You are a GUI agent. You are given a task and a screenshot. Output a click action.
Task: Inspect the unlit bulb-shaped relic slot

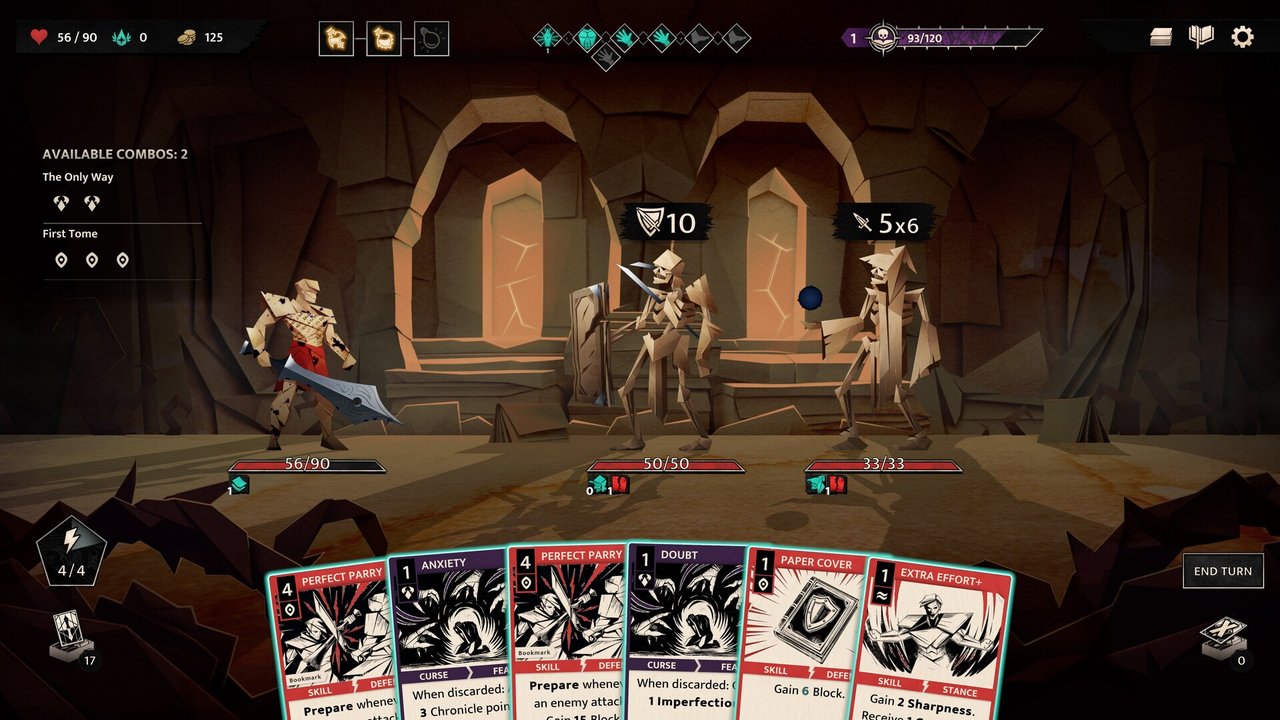(x=431, y=39)
